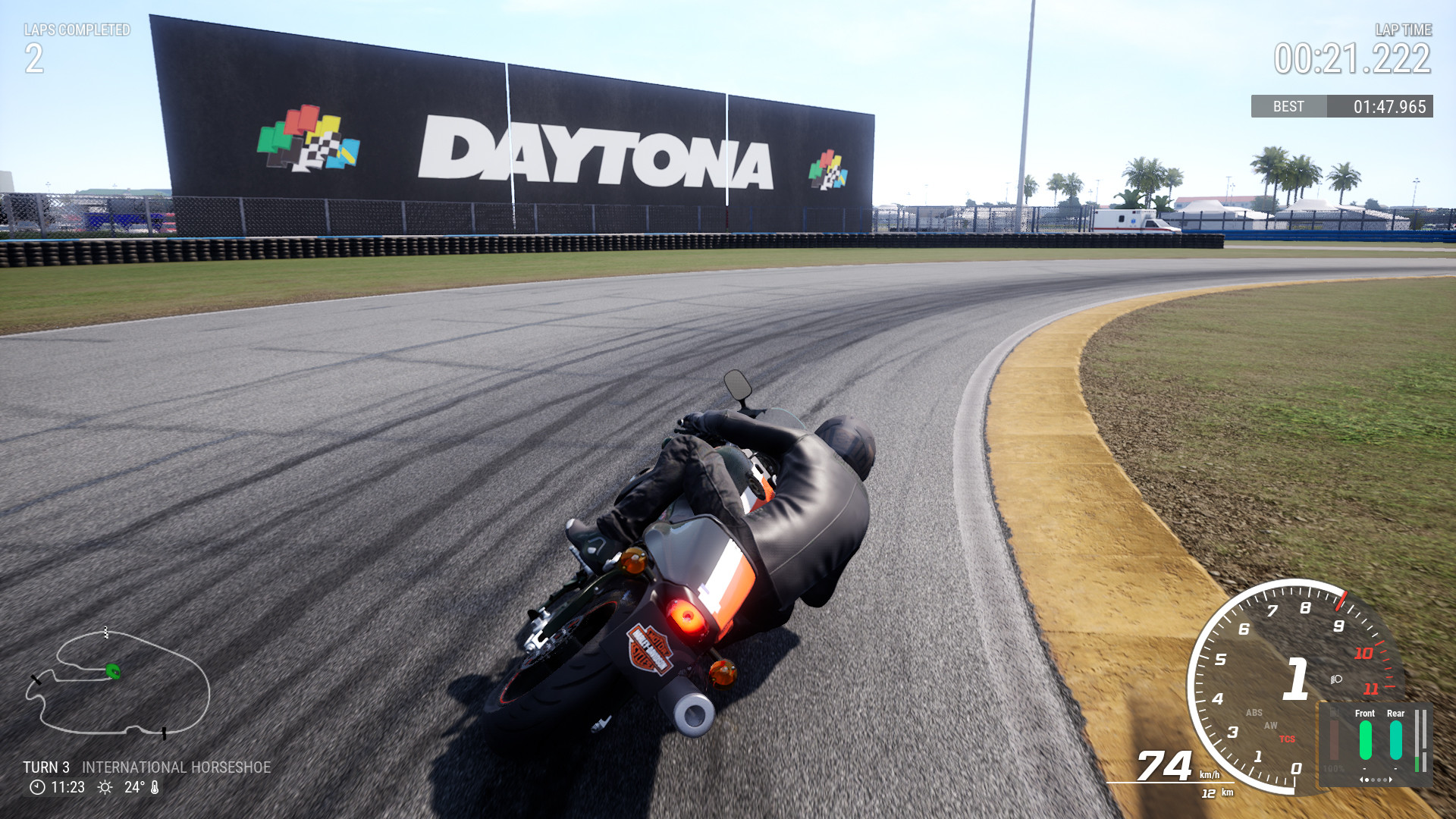Click the start/finish marker on the minimap
The width and height of the screenshot is (1456, 819).
[x=105, y=632]
